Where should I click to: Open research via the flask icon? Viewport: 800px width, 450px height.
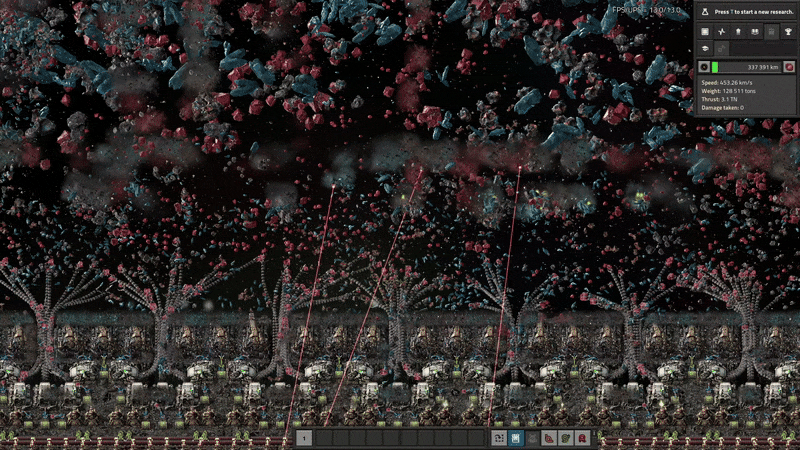pyautogui.click(x=704, y=11)
